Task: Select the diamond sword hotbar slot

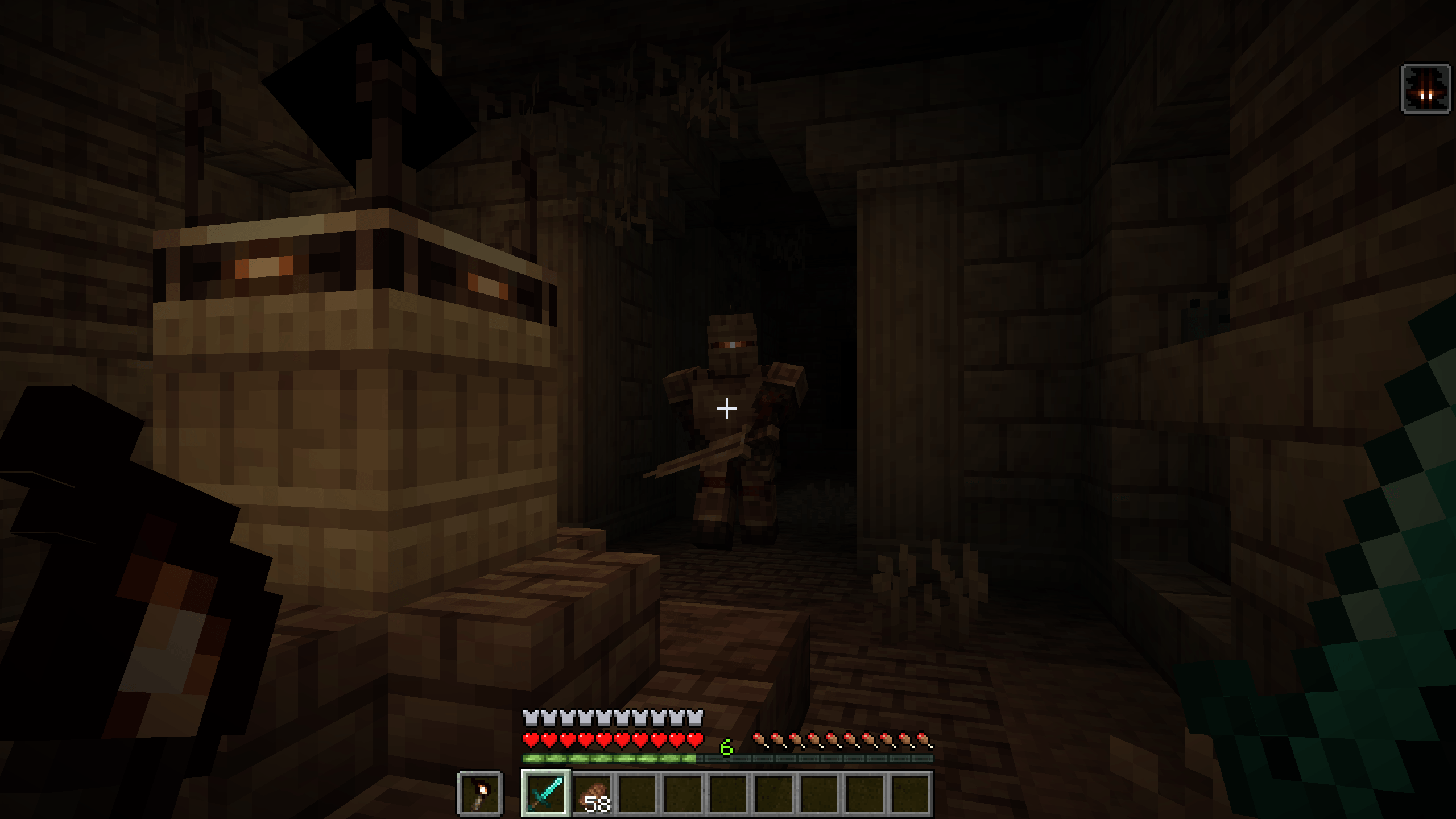Action: [x=546, y=793]
